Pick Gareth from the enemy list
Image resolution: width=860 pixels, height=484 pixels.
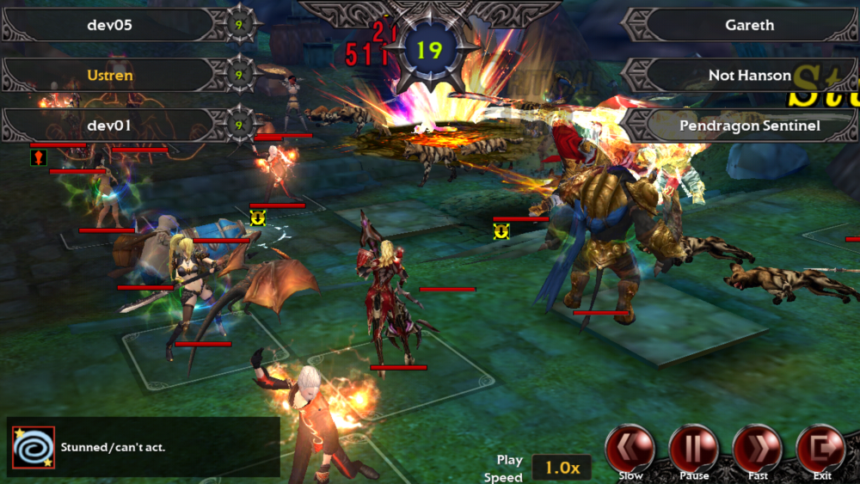click(749, 25)
